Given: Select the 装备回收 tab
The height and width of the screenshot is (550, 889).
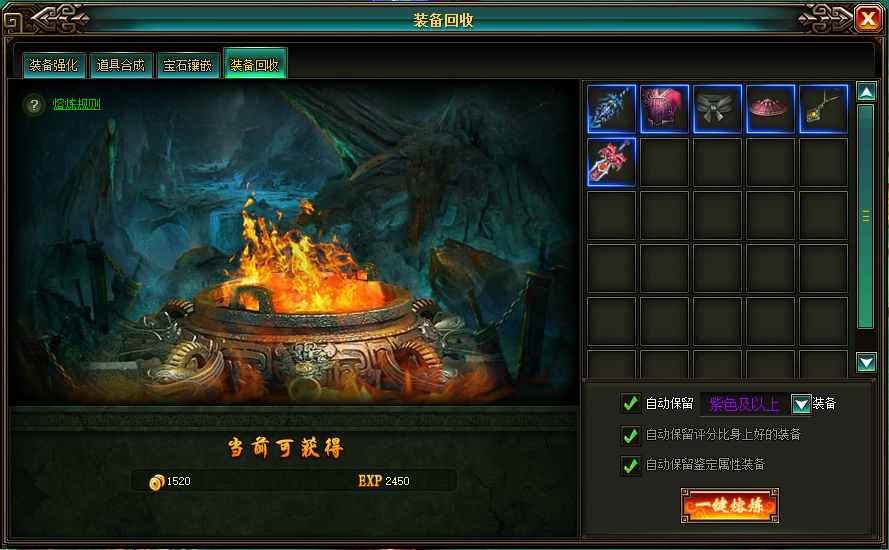Looking at the screenshot, I should click(255, 66).
